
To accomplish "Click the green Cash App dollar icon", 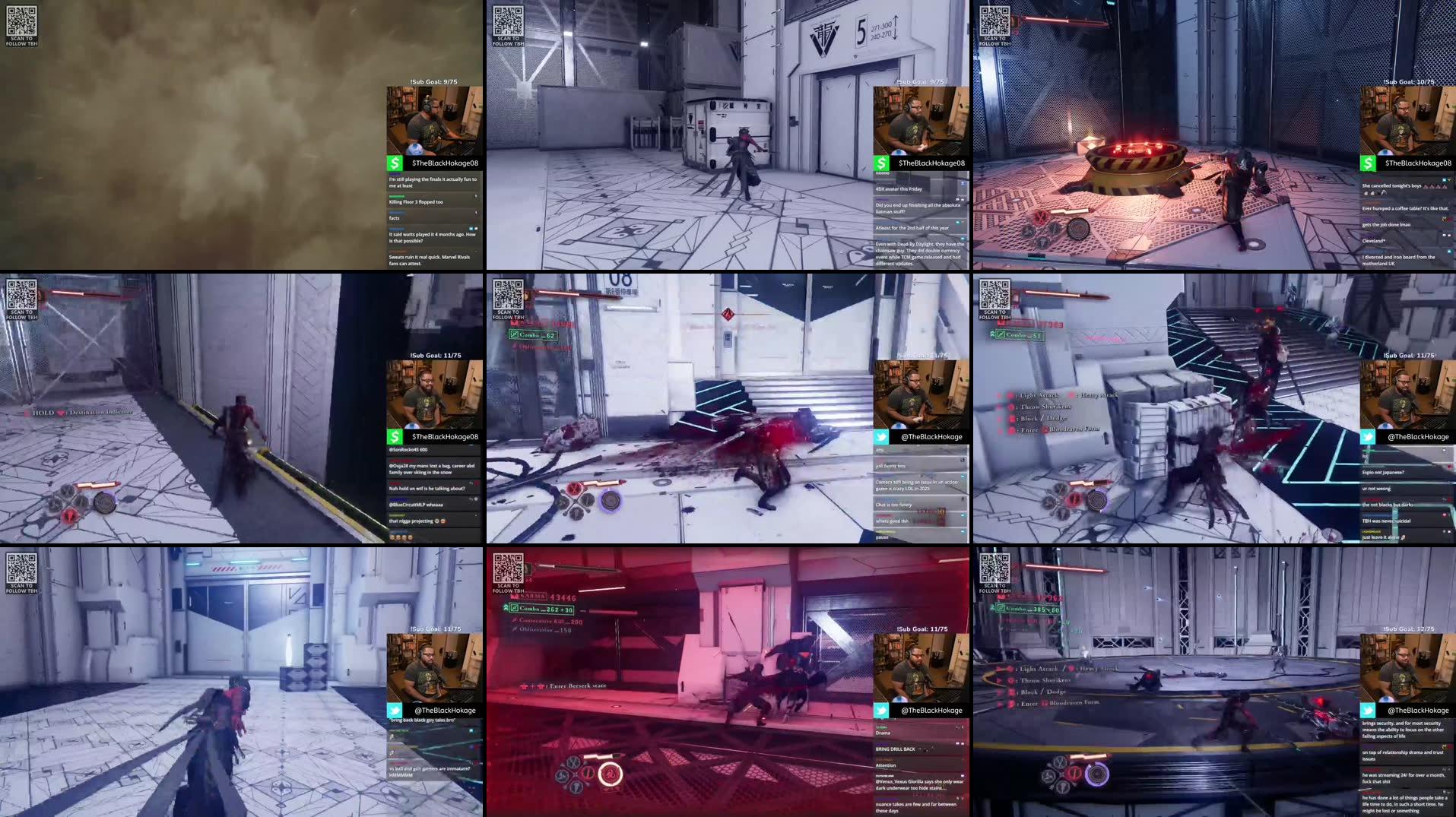I will pos(394,163).
